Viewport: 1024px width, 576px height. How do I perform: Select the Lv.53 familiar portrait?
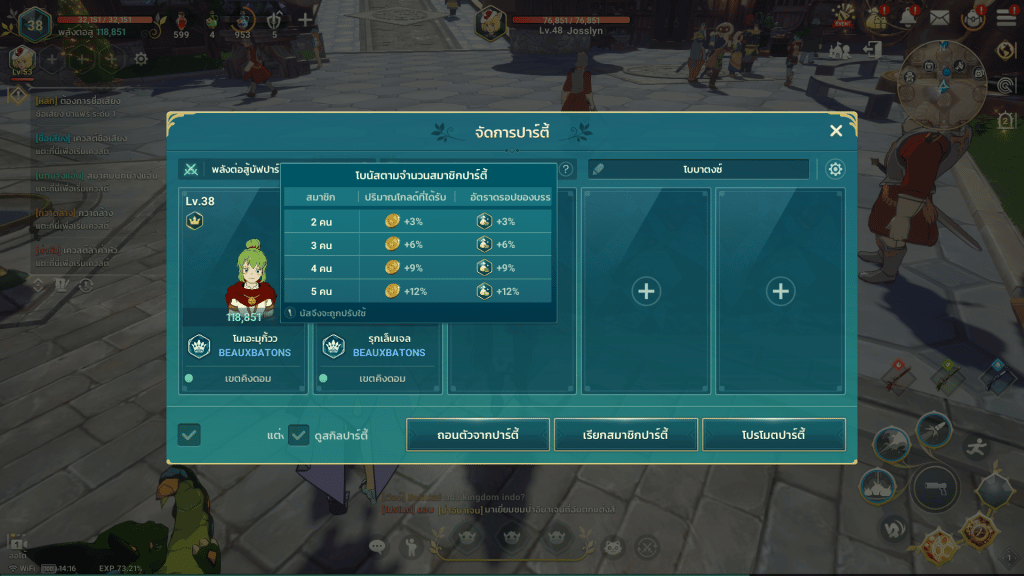point(22,59)
